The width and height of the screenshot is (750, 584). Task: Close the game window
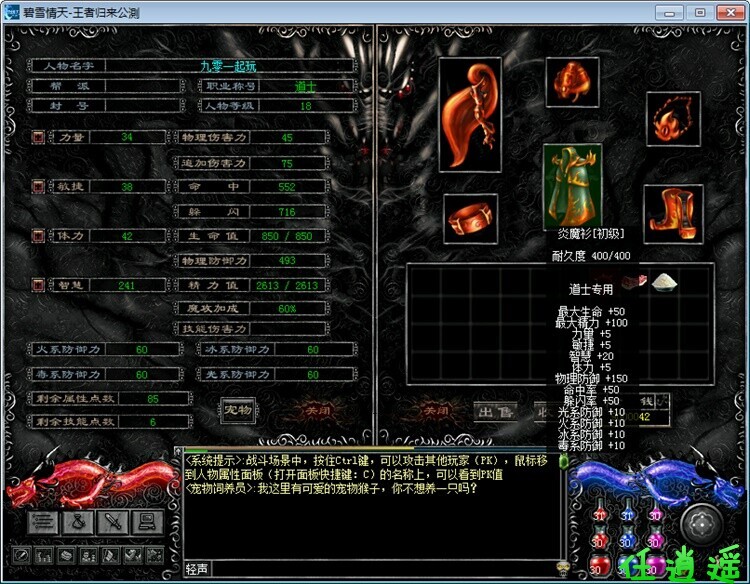pyautogui.click(x=727, y=12)
